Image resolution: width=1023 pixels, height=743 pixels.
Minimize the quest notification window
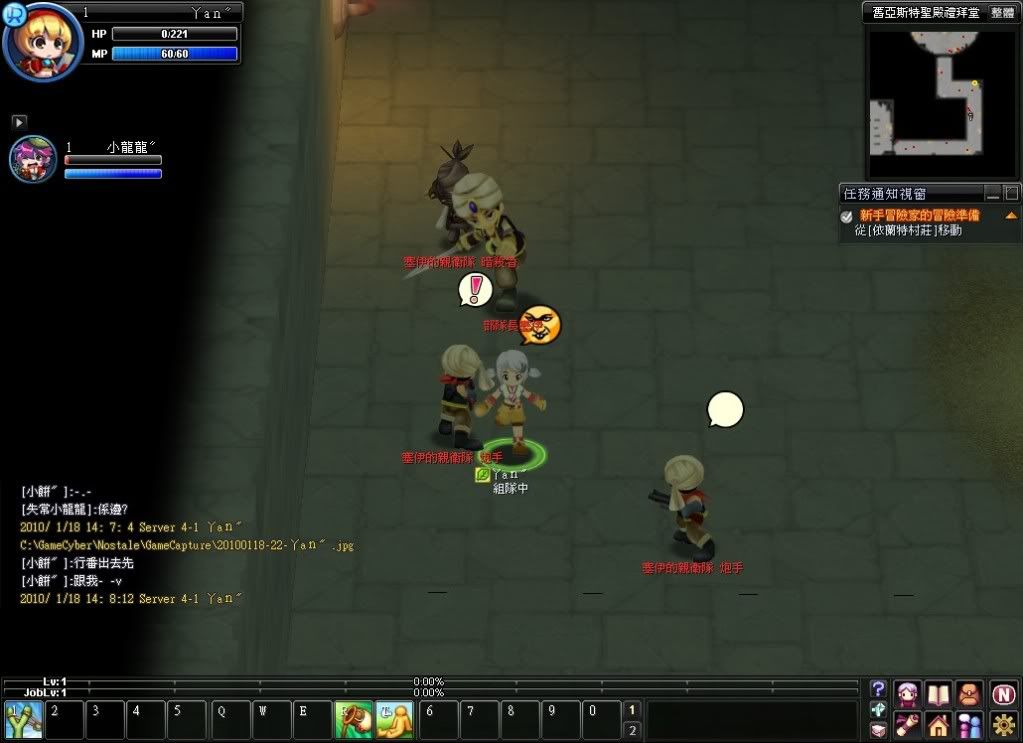993,193
